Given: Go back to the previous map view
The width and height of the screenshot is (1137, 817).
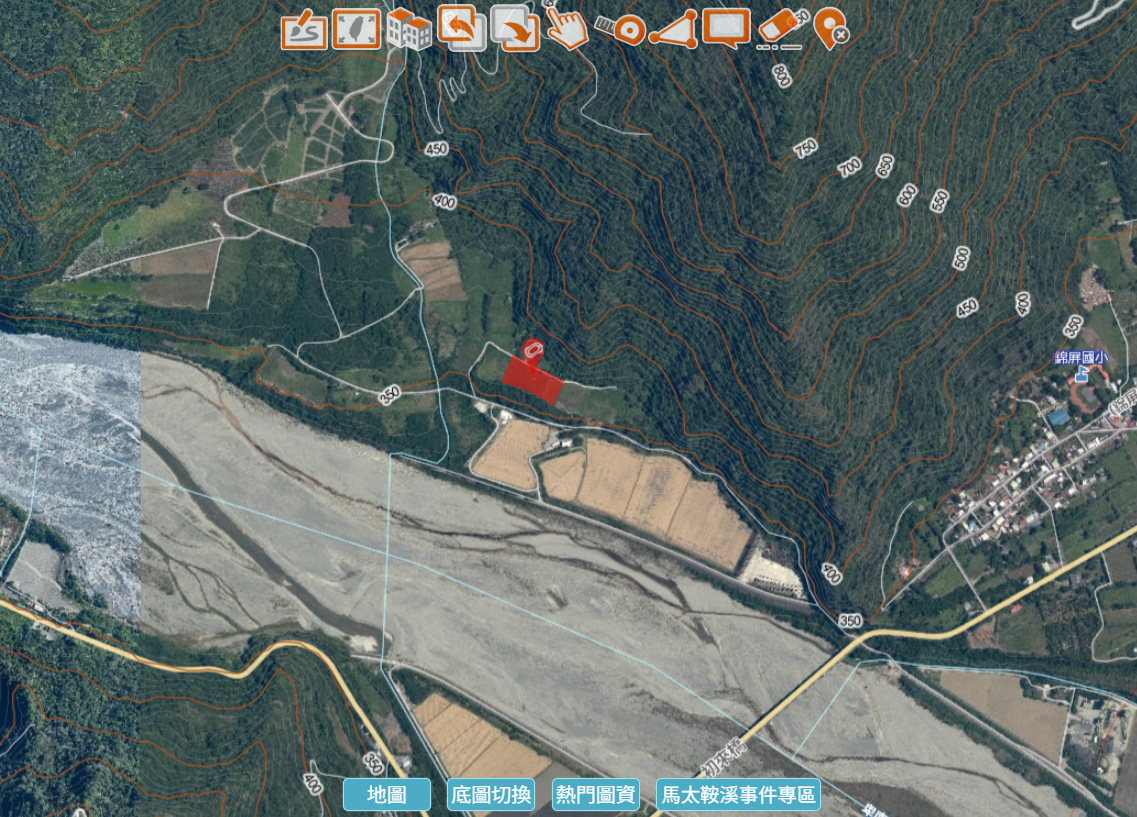Looking at the screenshot, I should [x=461, y=29].
